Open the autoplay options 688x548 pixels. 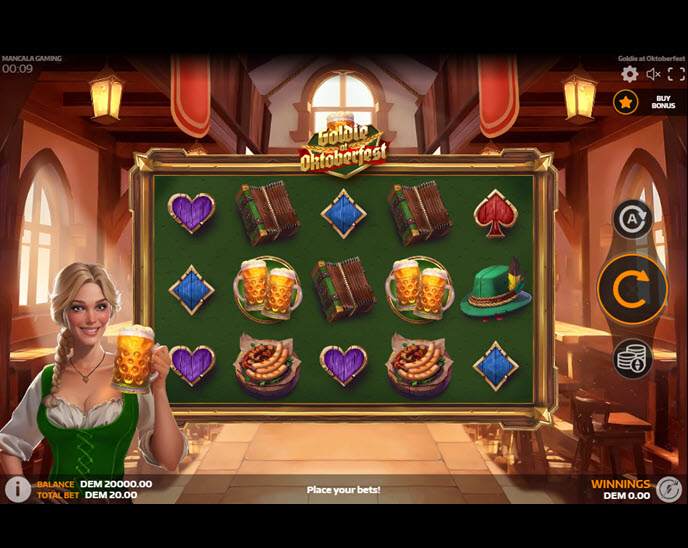632,219
